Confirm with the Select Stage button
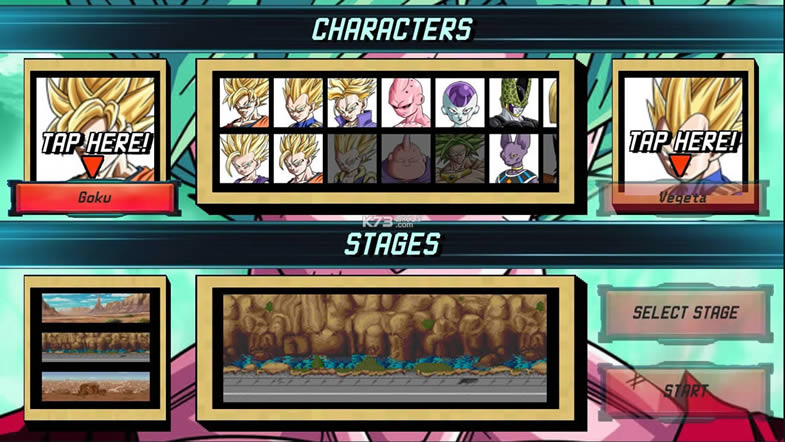The width and height of the screenshot is (785, 442). [685, 313]
